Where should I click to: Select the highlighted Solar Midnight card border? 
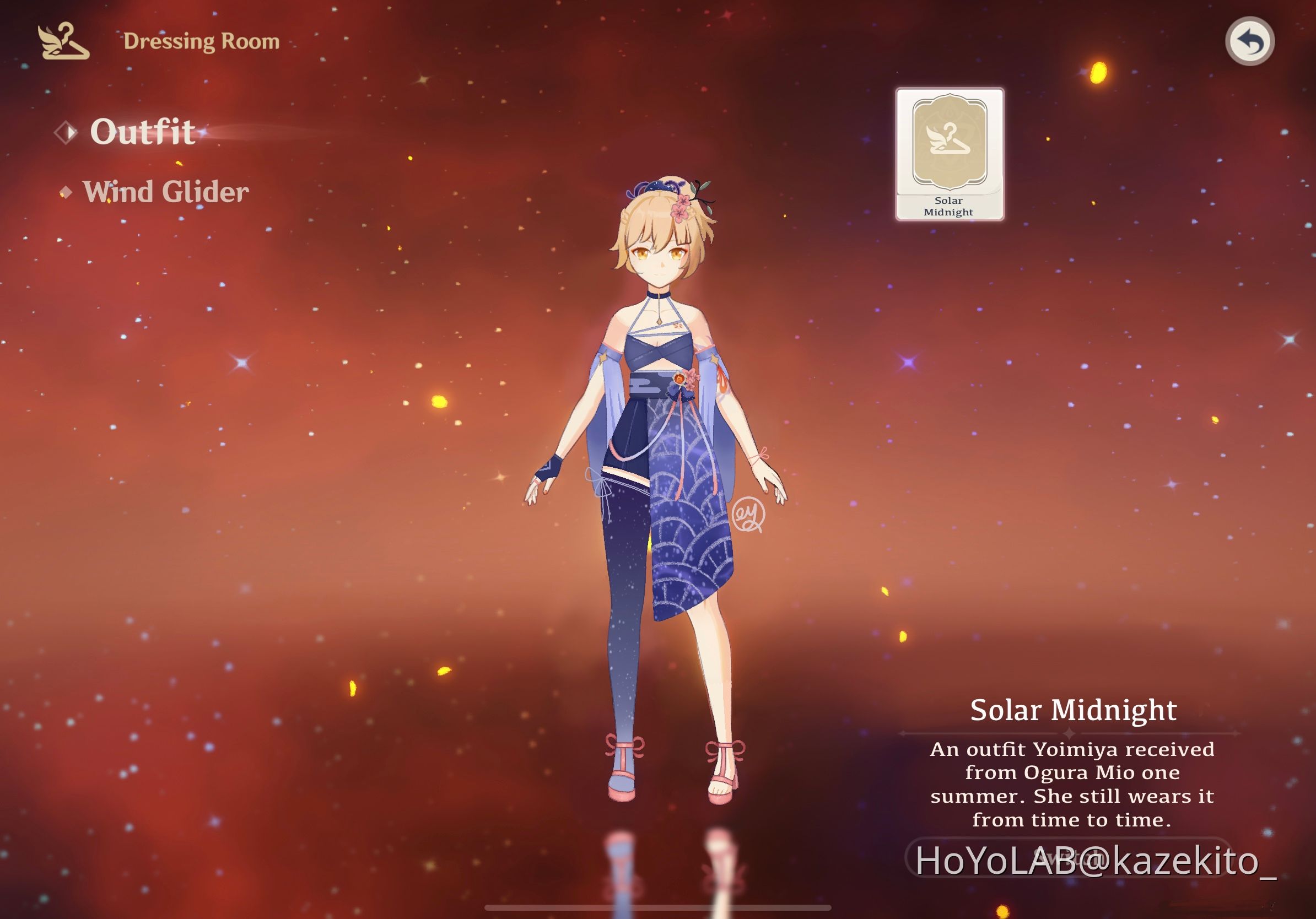[950, 90]
